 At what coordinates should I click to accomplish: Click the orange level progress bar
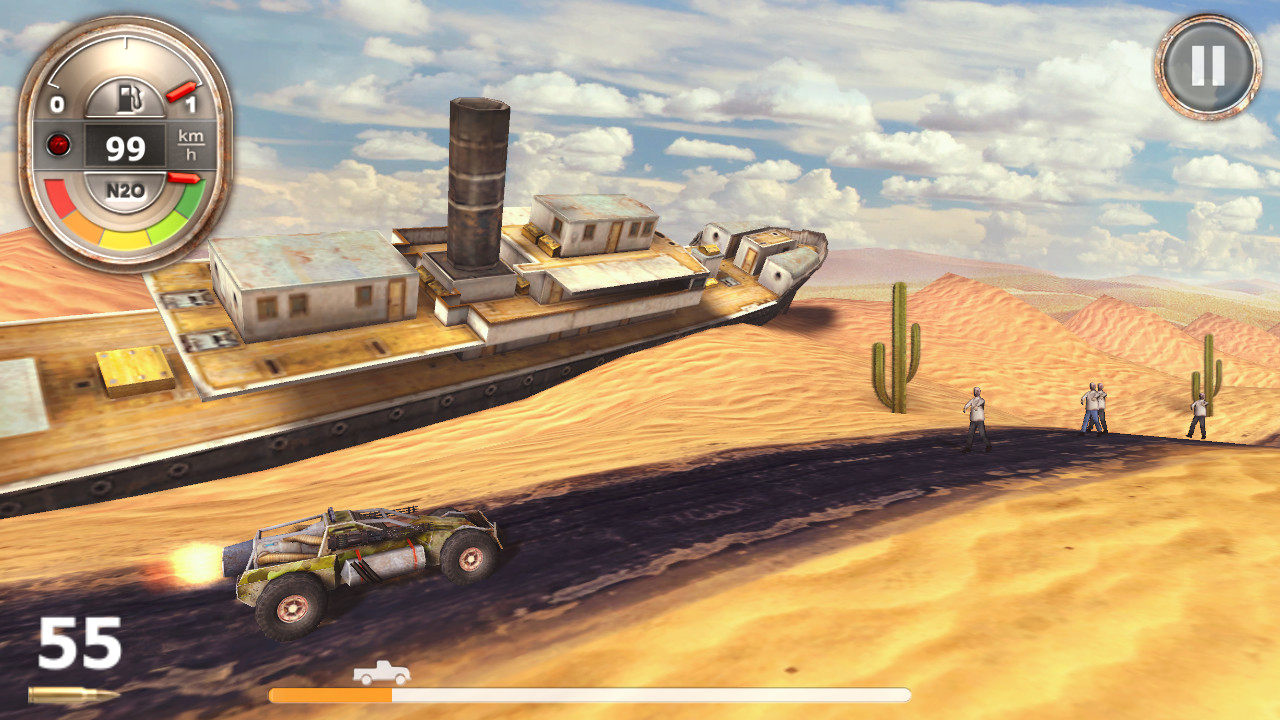330,693
